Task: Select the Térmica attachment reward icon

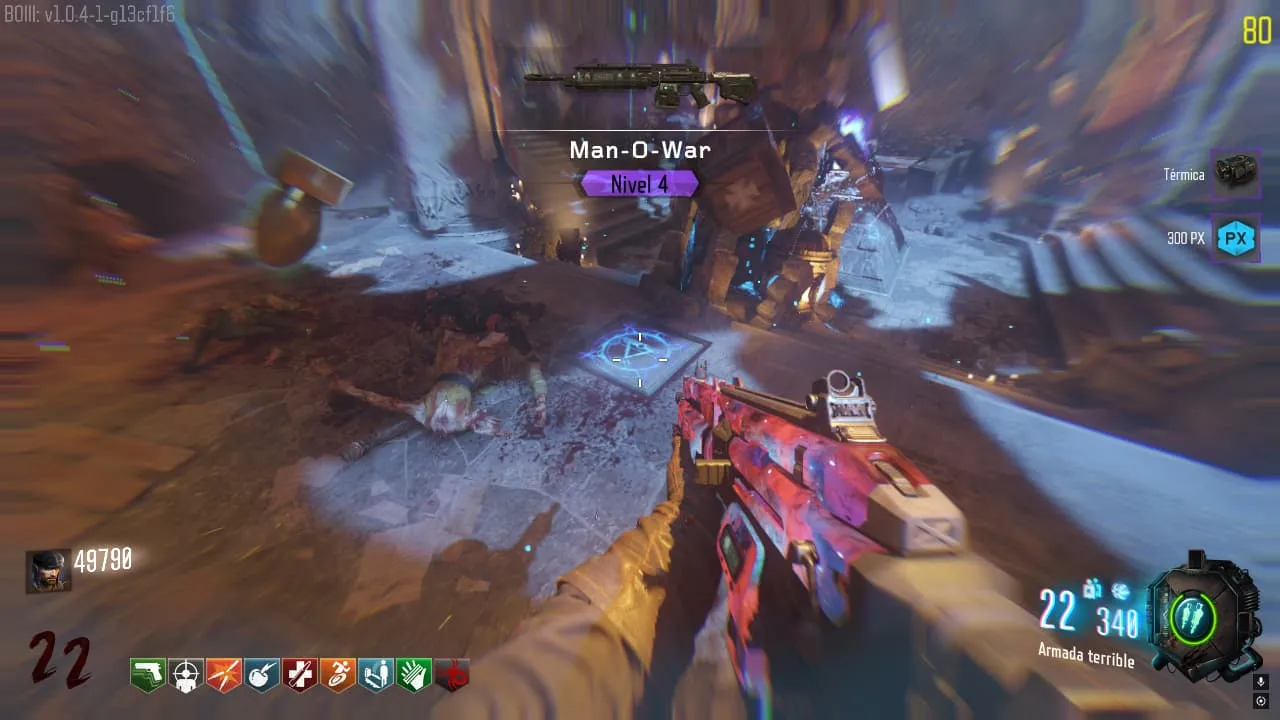Action: pyautogui.click(x=1235, y=174)
